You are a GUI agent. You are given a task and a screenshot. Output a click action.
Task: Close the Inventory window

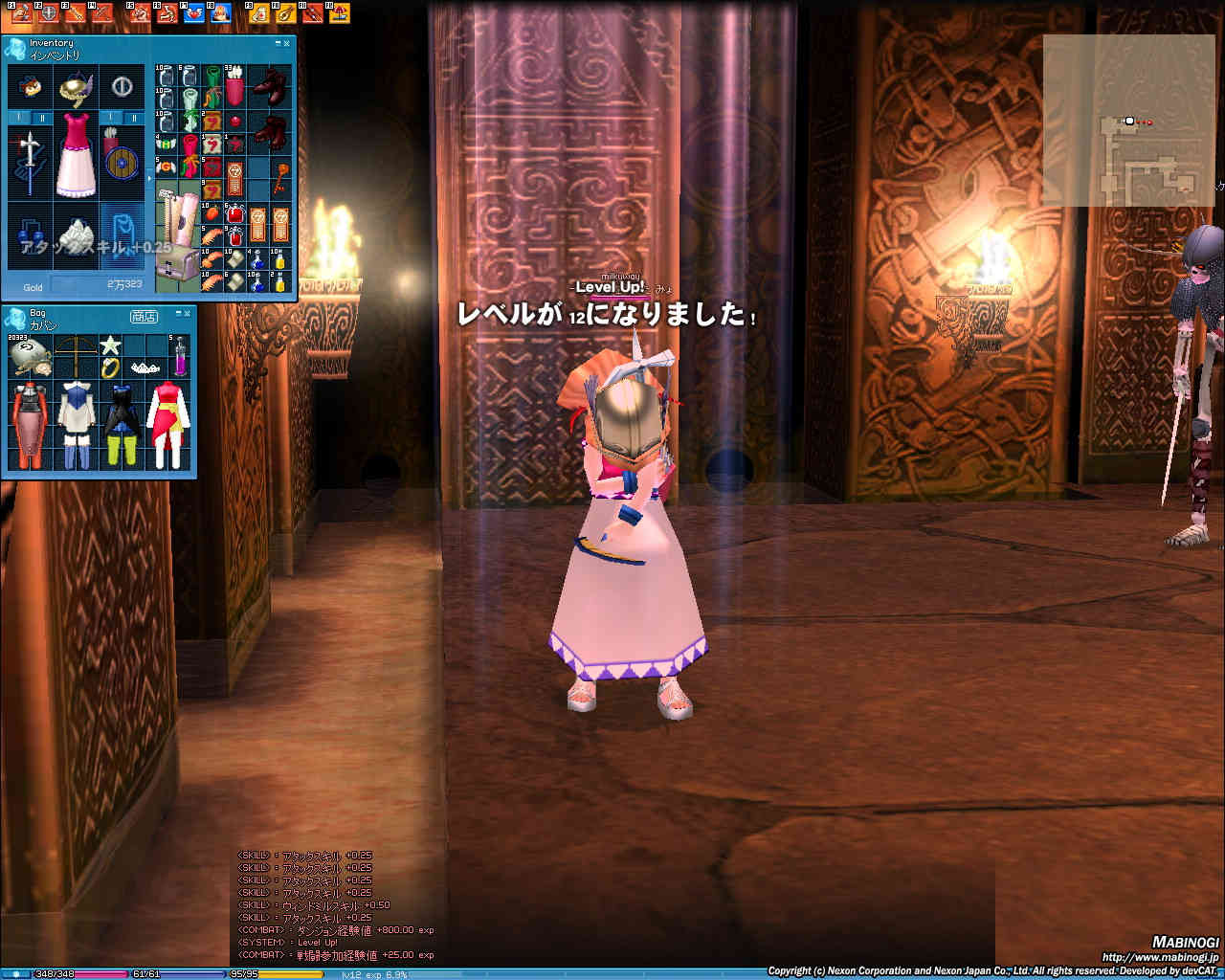(x=288, y=44)
